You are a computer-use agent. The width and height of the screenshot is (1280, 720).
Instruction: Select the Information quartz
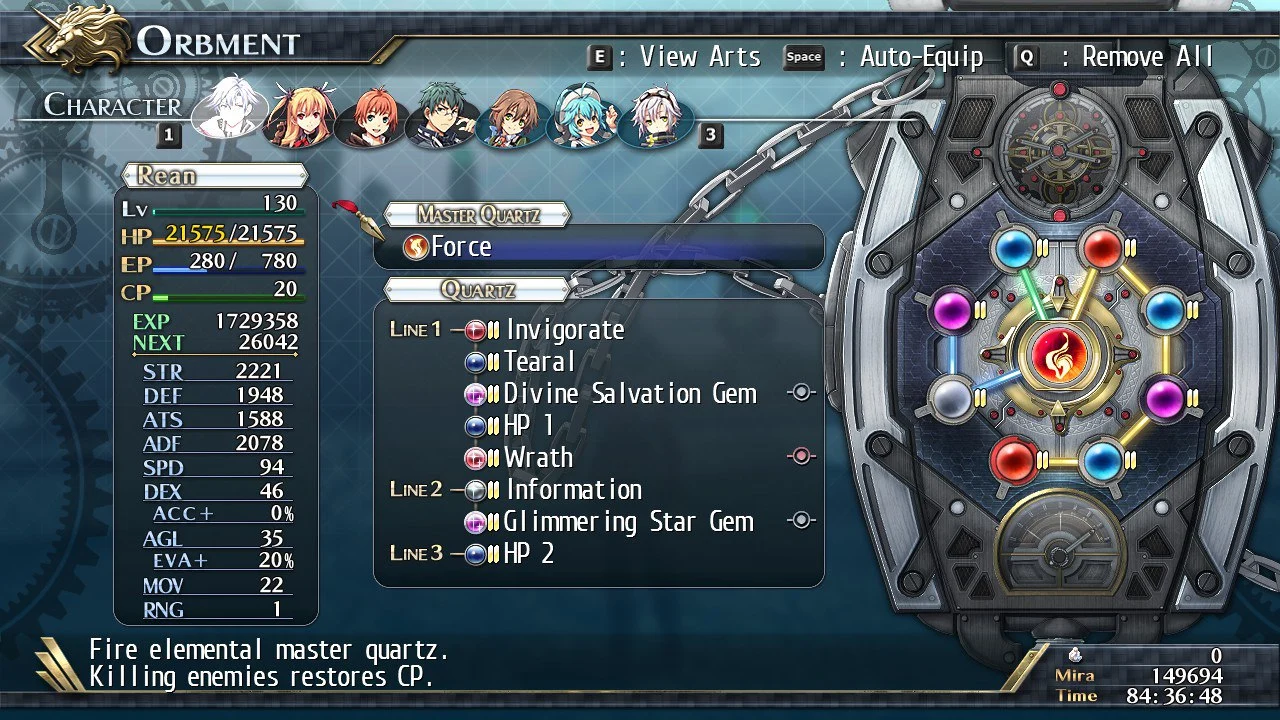573,490
